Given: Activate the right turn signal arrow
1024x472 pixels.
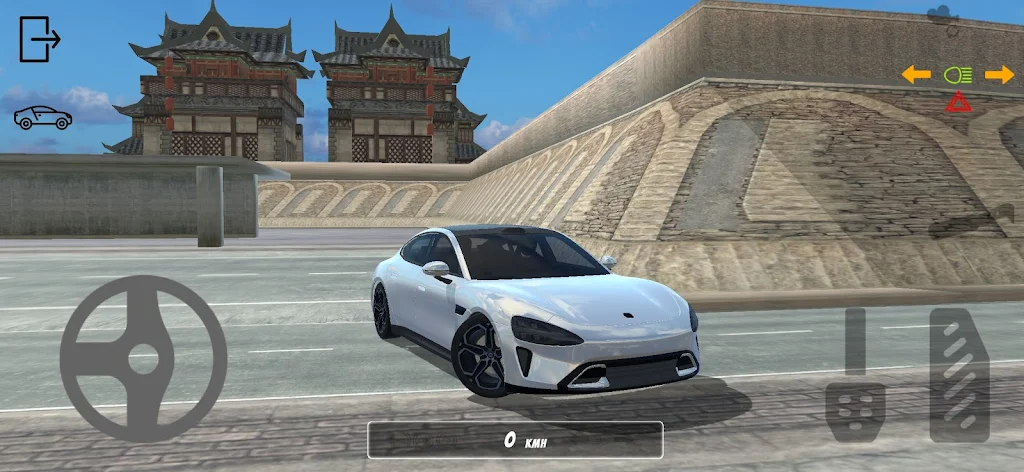Looking at the screenshot, I should 999,75.
